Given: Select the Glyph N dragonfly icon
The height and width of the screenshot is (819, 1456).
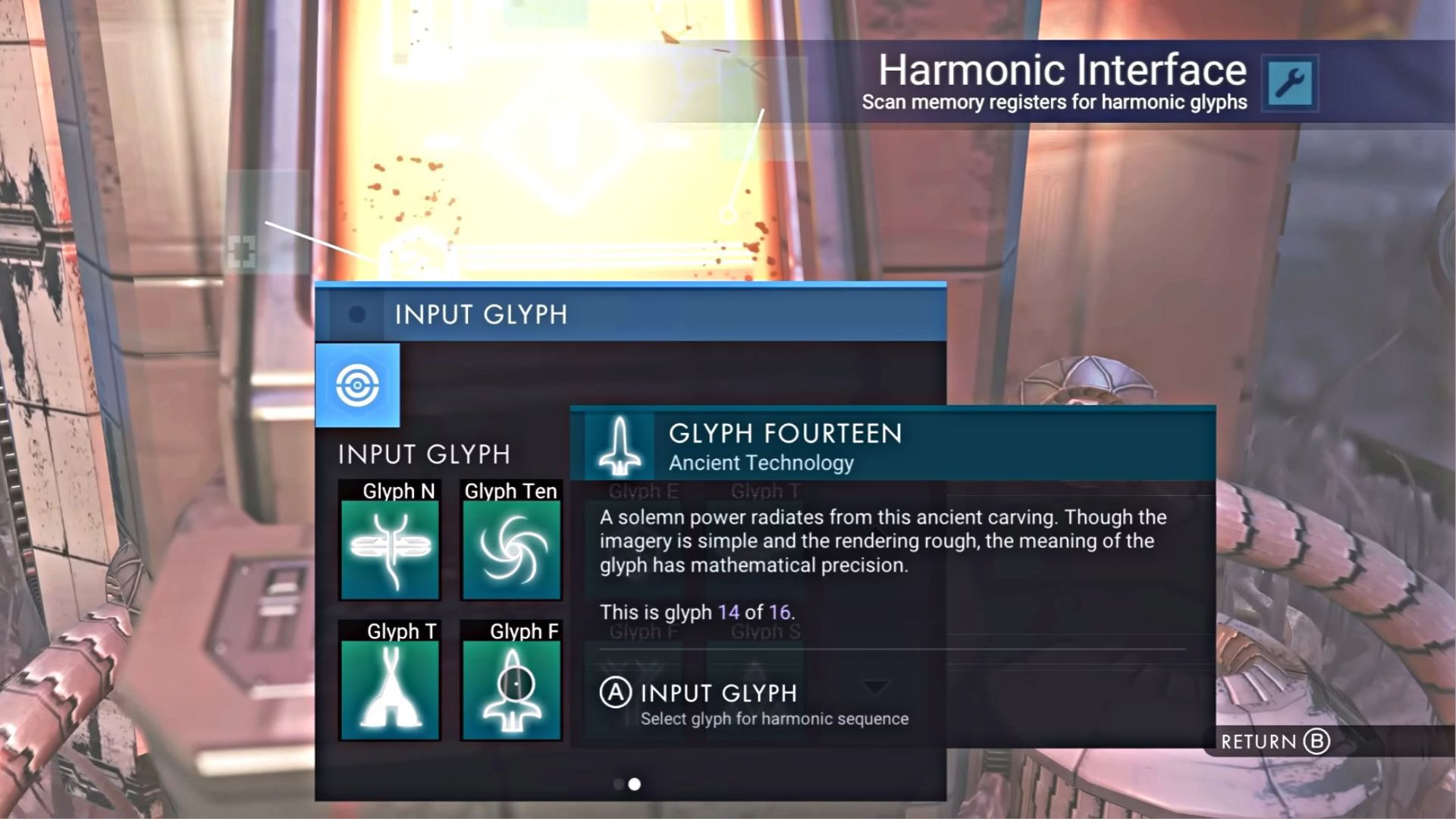Looking at the screenshot, I should pos(389,550).
